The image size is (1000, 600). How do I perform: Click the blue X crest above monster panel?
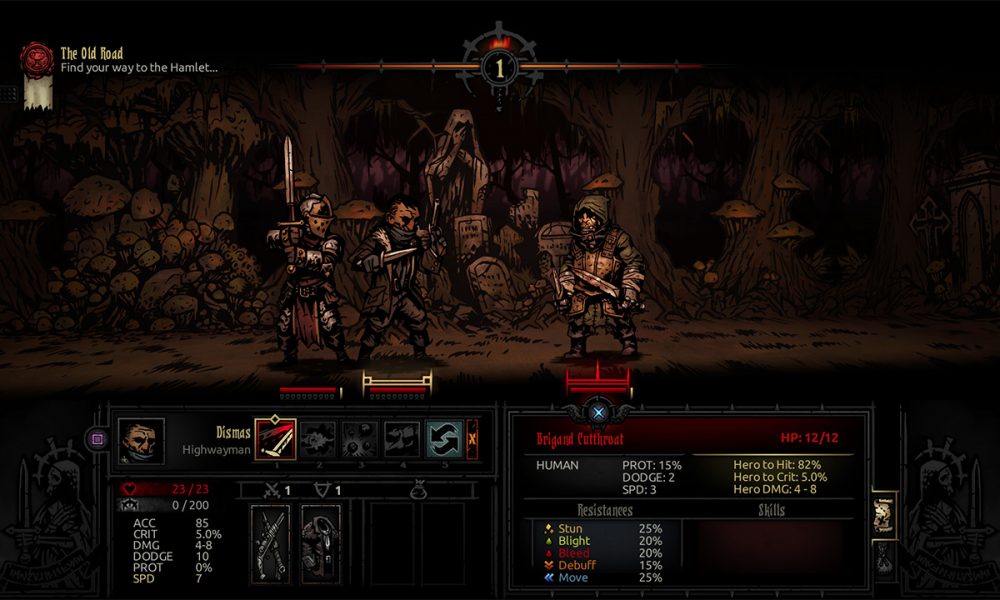(x=598, y=411)
